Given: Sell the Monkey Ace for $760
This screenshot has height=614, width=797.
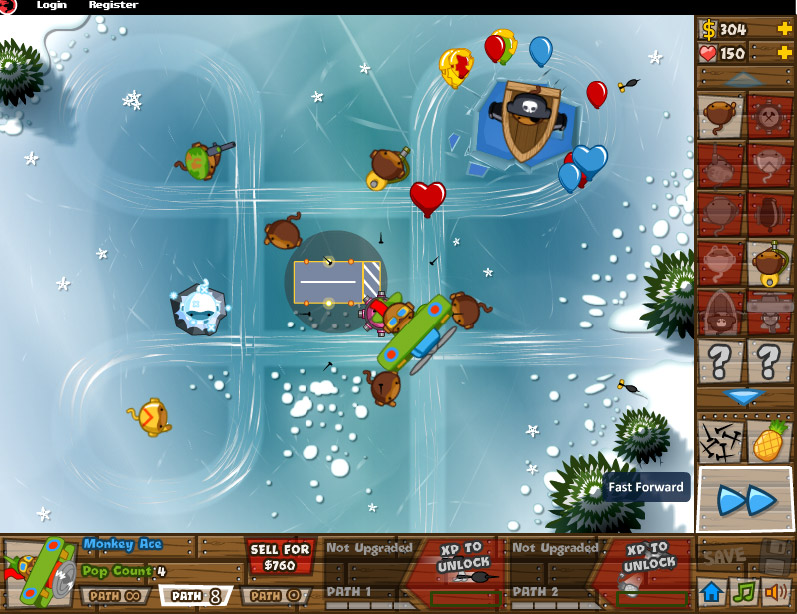Looking at the screenshot, I should [x=279, y=558].
